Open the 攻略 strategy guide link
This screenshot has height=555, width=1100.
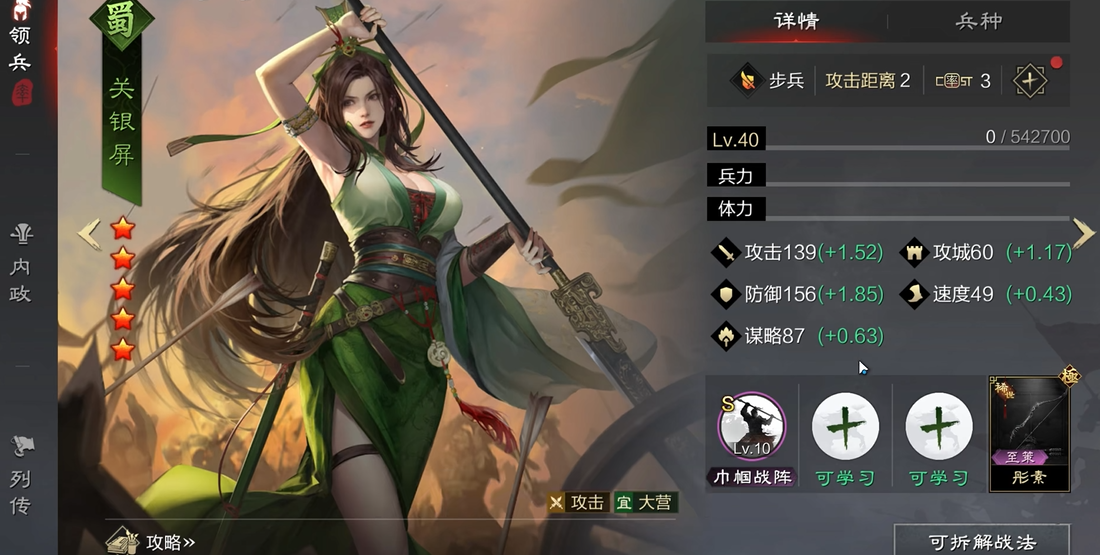153,541
